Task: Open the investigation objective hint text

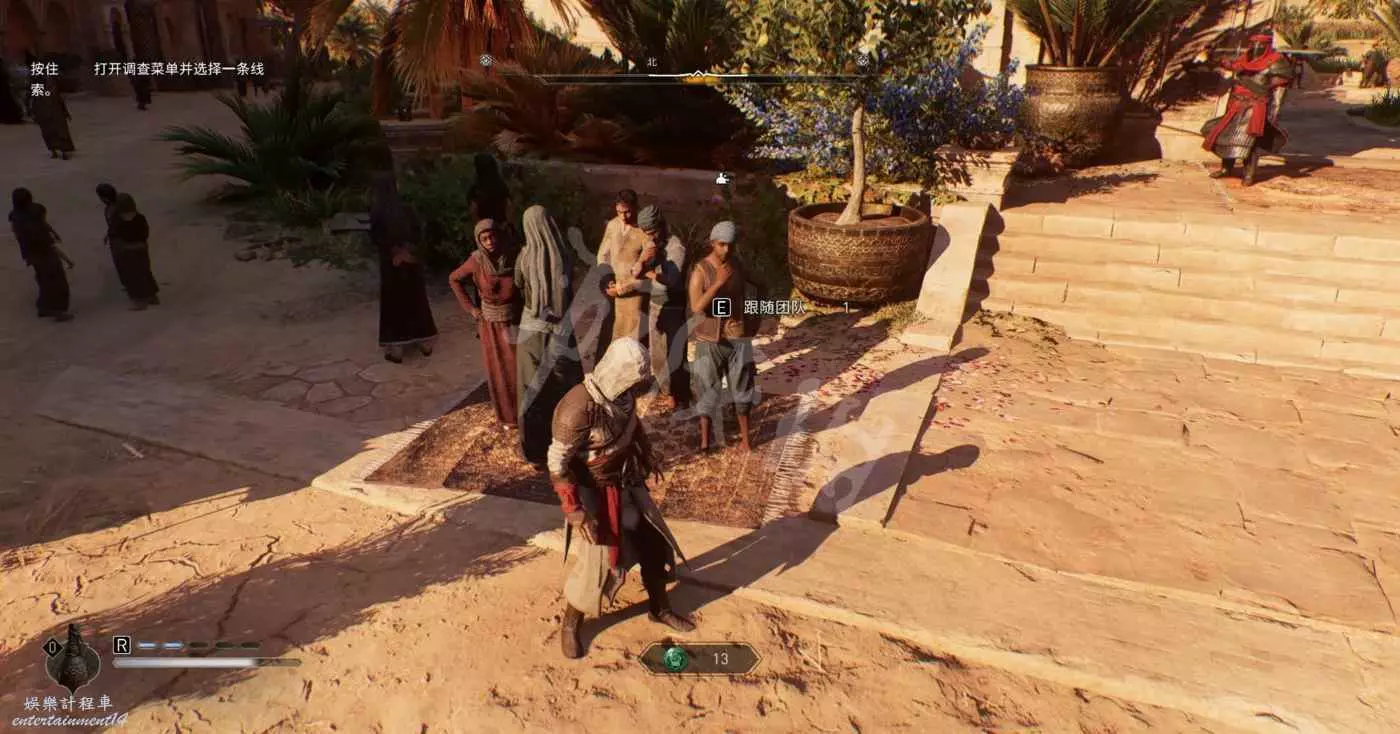Action: [179, 69]
